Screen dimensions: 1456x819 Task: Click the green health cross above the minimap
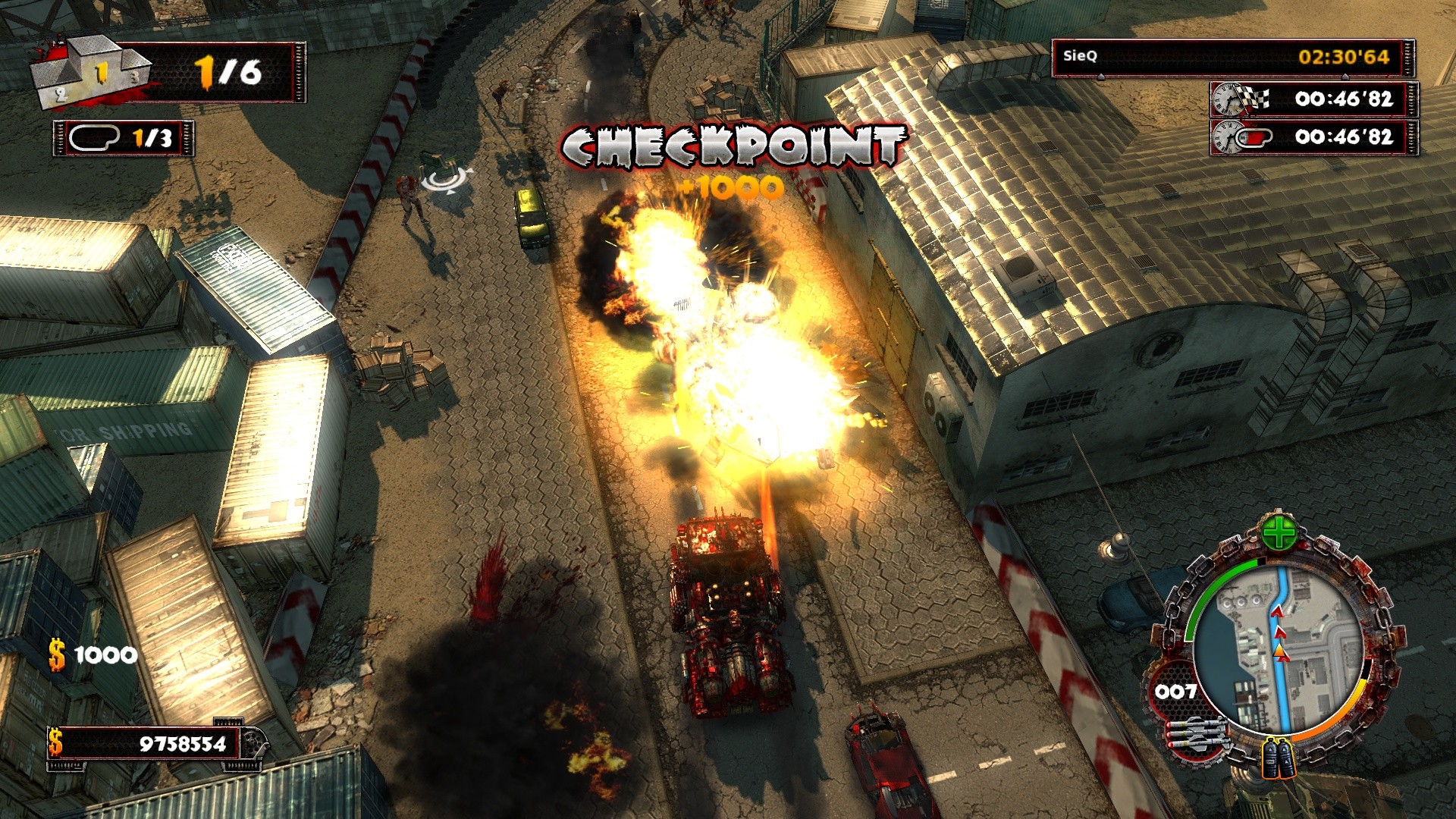coord(1279,532)
